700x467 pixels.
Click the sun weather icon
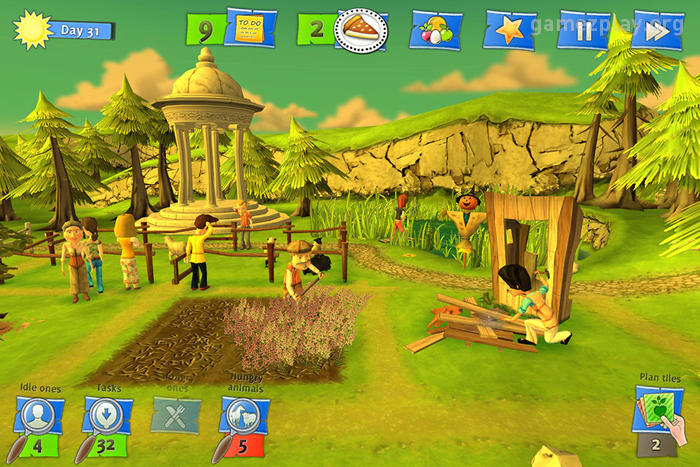[32, 29]
